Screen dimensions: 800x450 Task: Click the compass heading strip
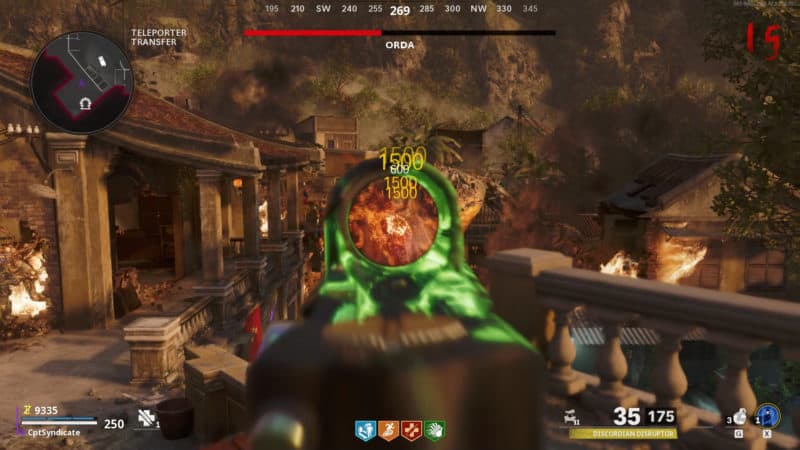click(400, 11)
